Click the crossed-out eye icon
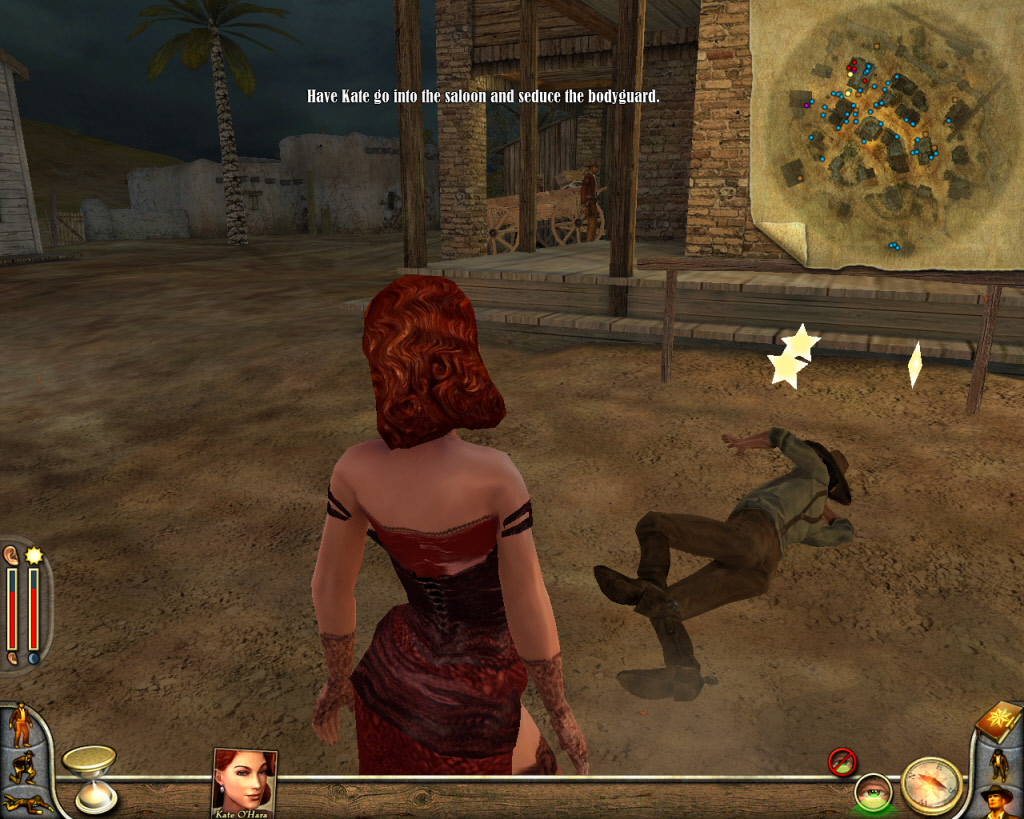This screenshot has height=819, width=1024. coord(842,762)
